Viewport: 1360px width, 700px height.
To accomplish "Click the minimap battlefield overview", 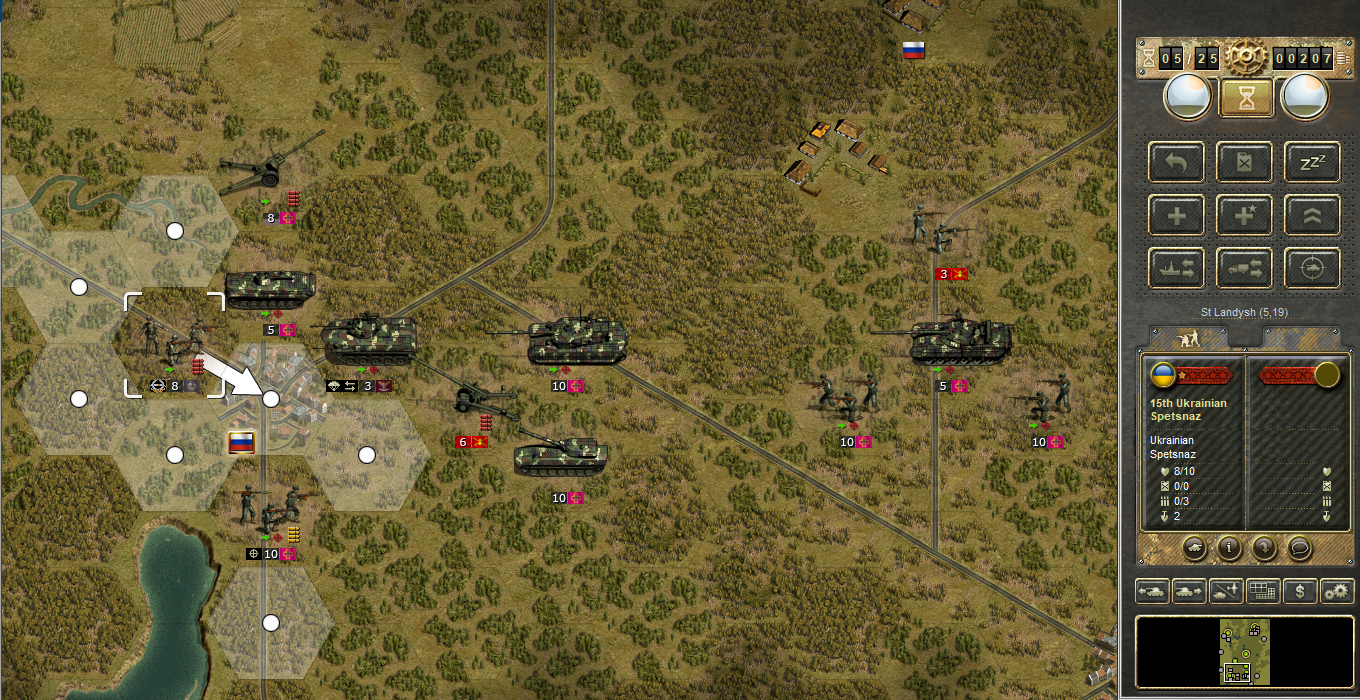I will [x=1244, y=650].
